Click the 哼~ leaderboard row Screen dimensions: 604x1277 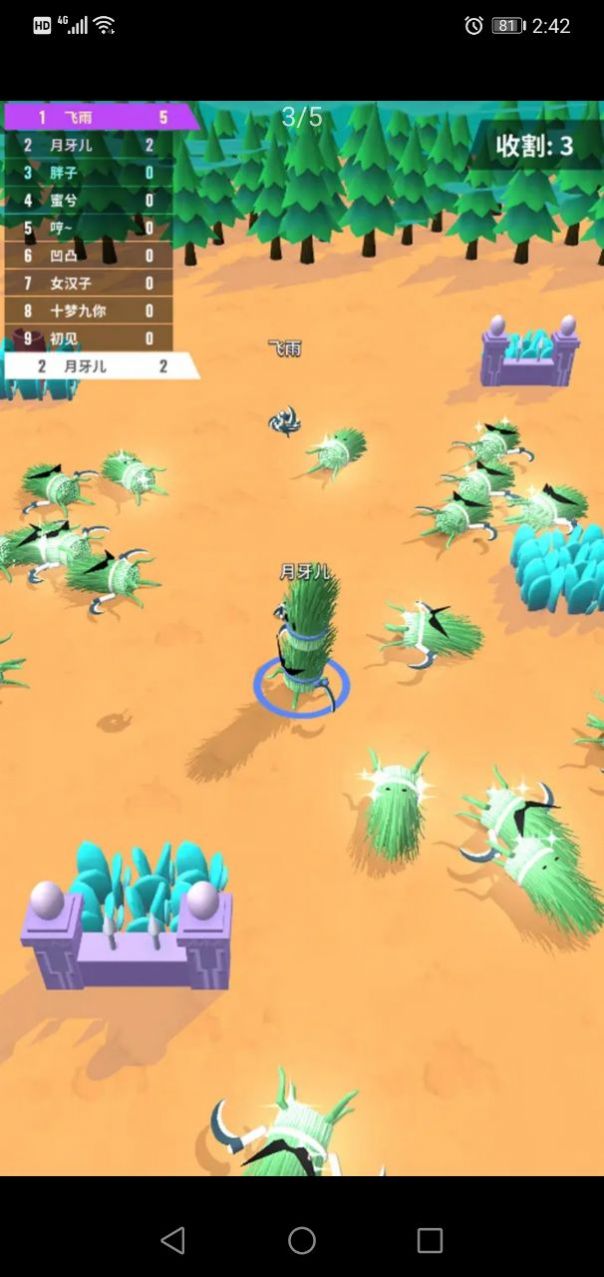[x=88, y=228]
